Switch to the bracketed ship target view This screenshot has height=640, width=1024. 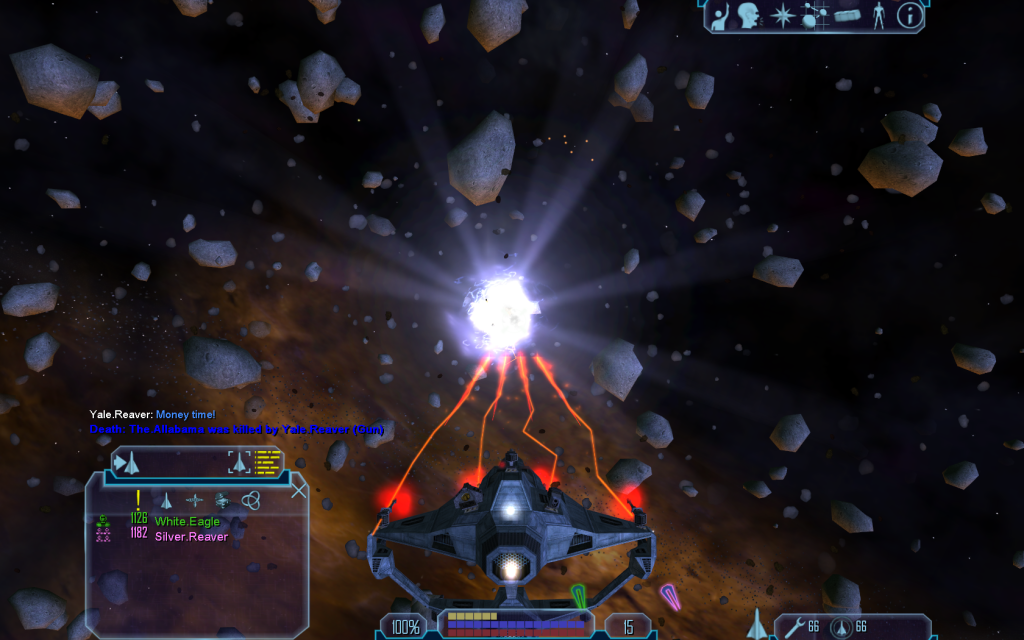click(x=240, y=461)
